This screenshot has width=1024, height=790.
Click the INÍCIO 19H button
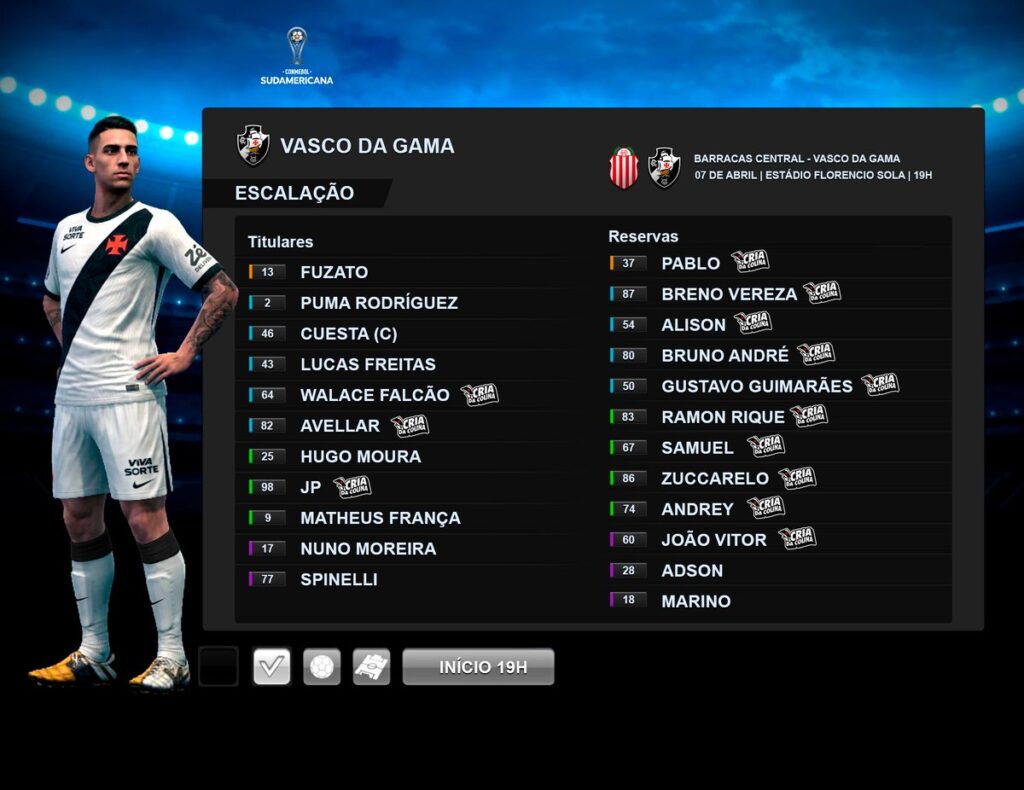(478, 667)
